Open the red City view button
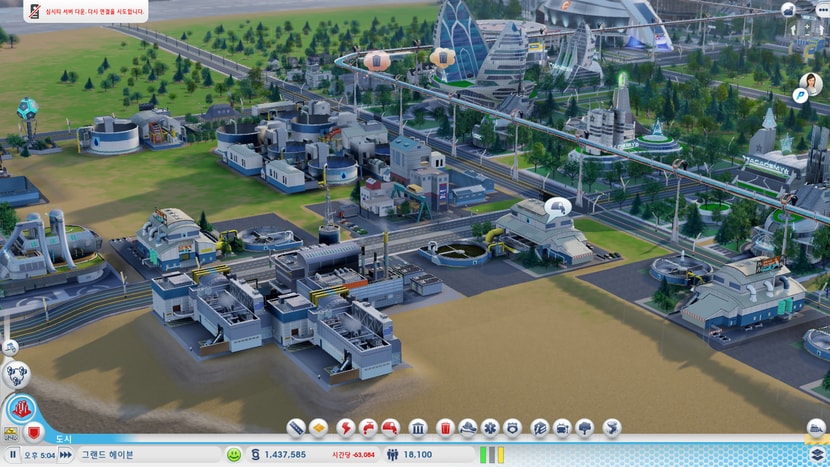The image size is (830, 467). click(x=21, y=409)
